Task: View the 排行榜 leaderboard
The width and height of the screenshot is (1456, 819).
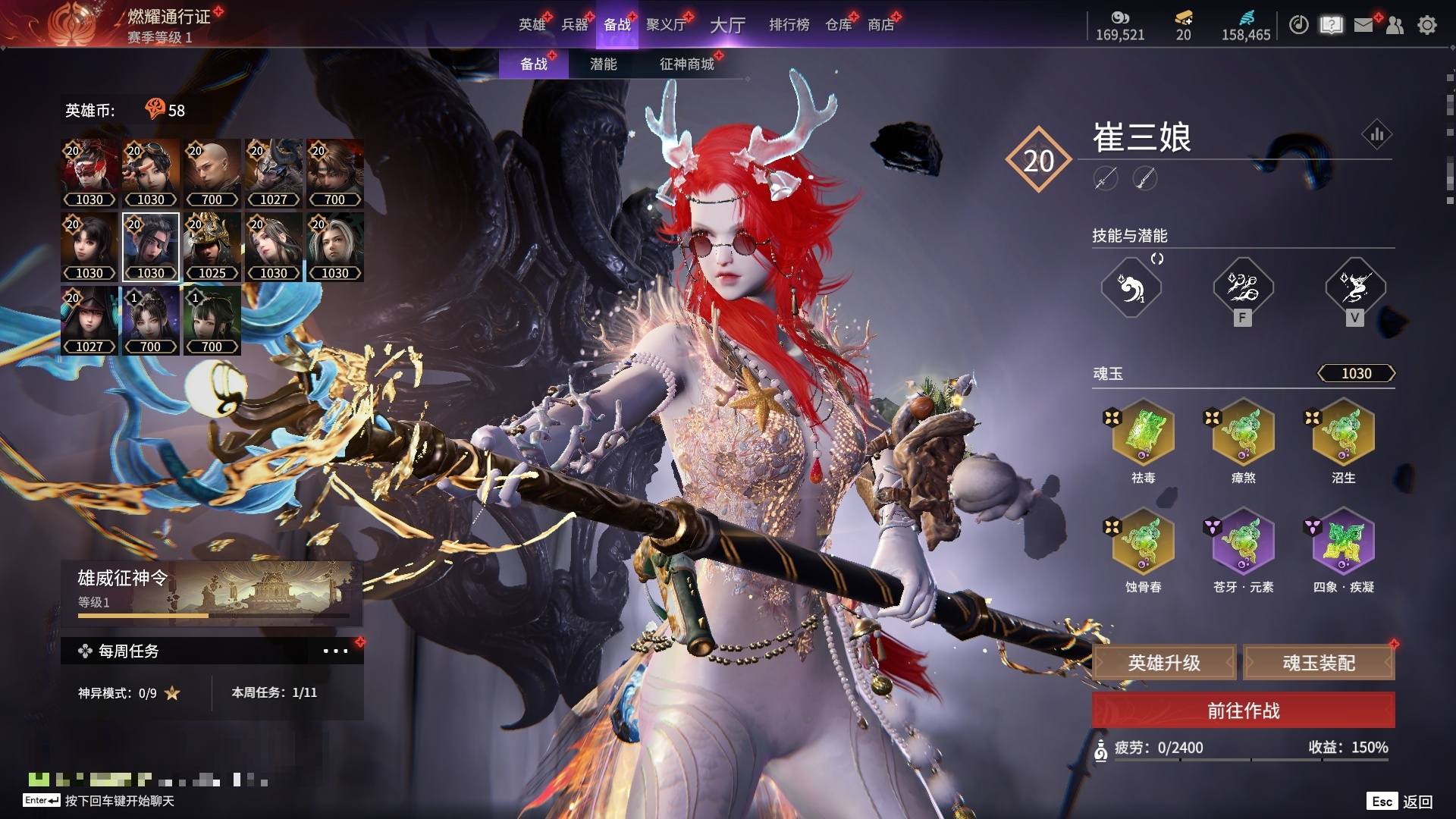Action: coord(789,25)
